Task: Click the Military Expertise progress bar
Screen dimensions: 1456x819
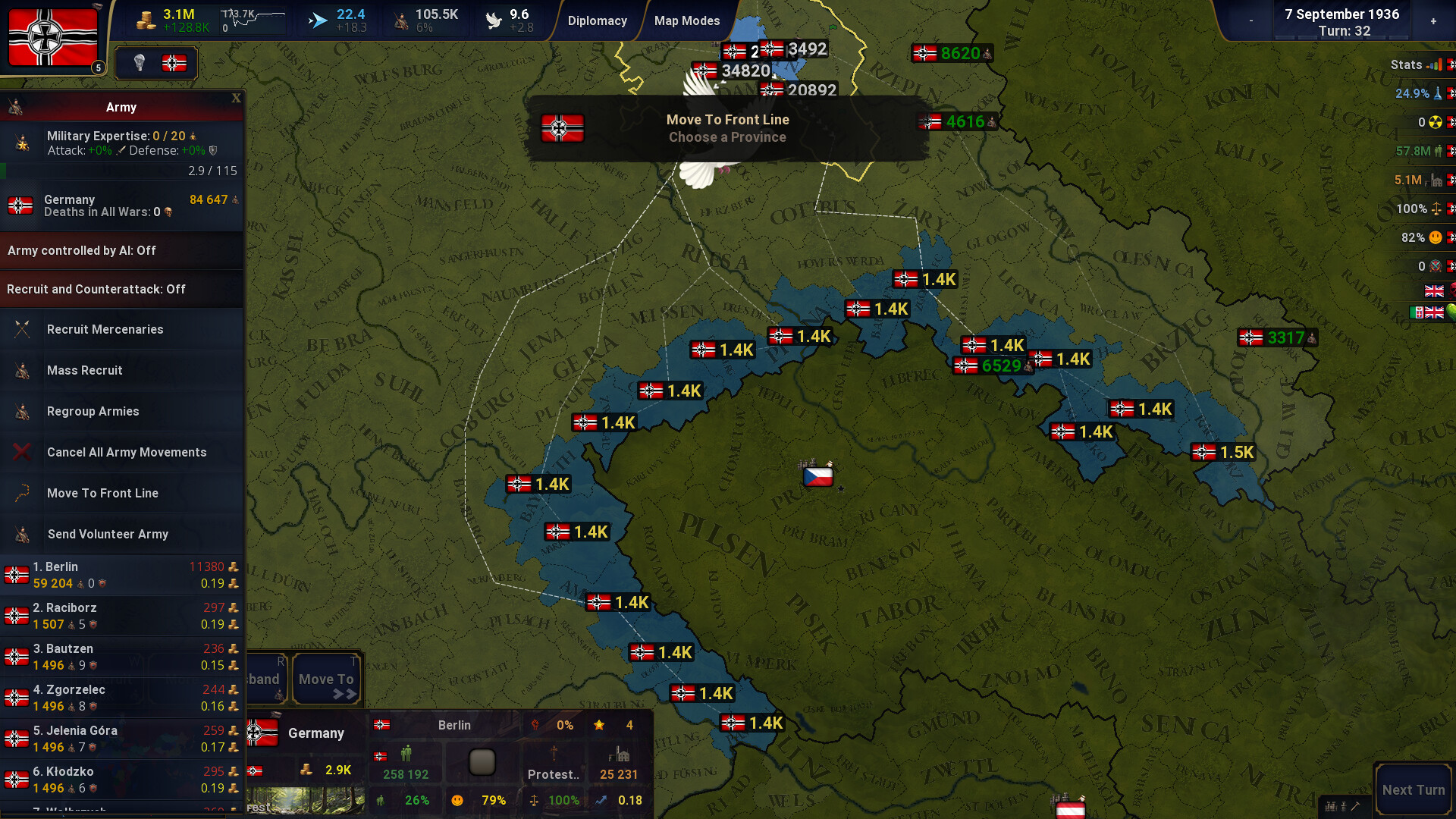Action: point(121,171)
